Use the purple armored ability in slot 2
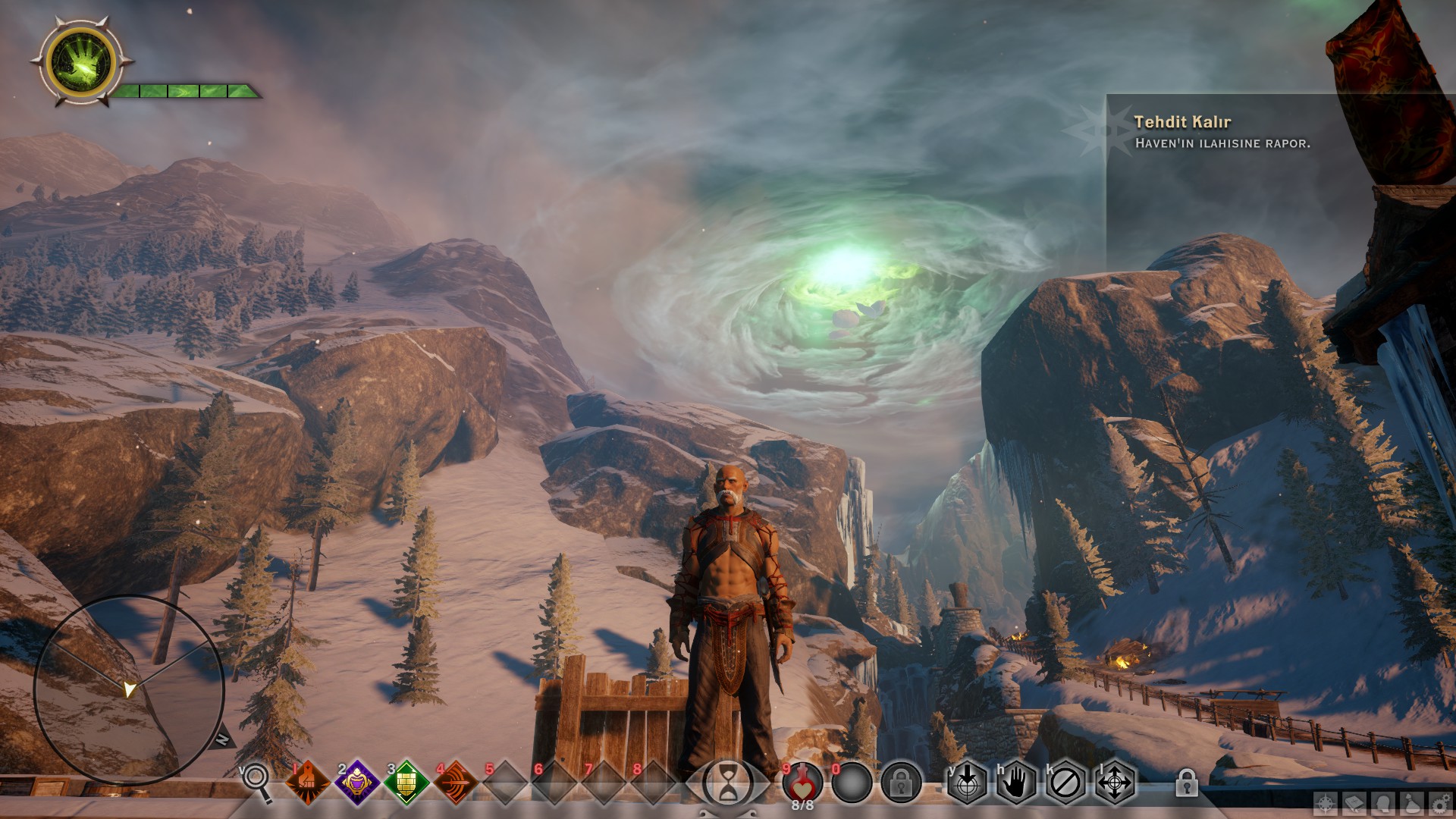Screen dimensions: 1456x819 pos(356,782)
